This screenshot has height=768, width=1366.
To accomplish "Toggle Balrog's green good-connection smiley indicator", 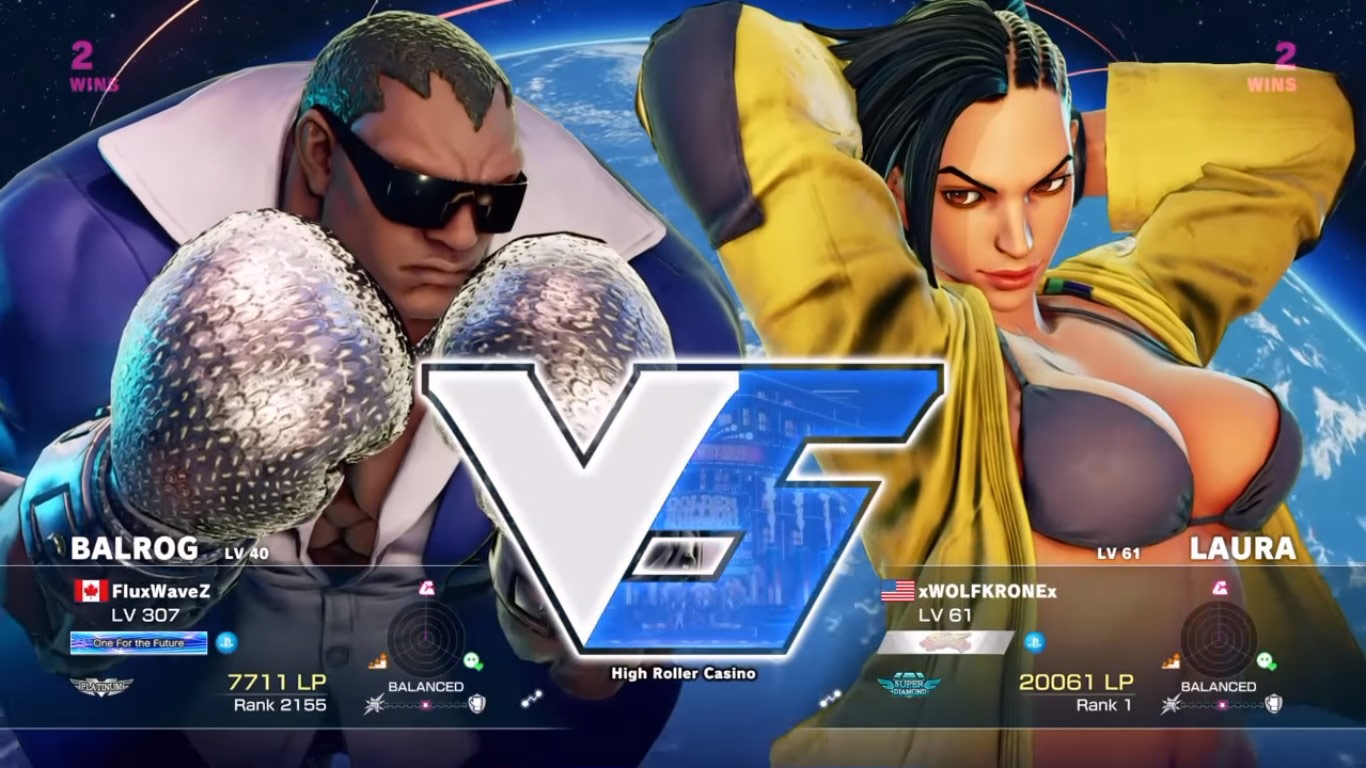I will click(x=473, y=661).
